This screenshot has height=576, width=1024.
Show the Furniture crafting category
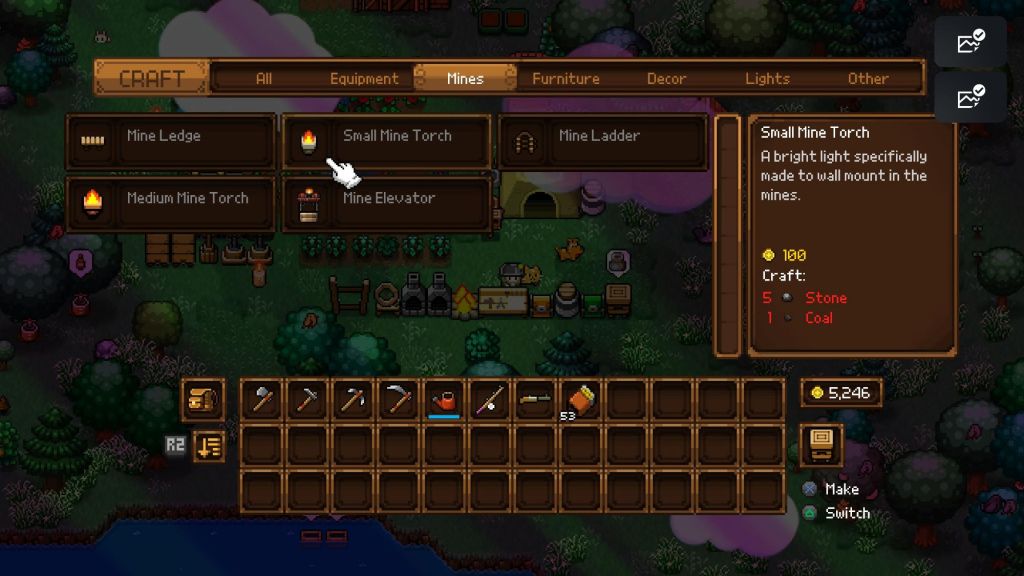[566, 79]
